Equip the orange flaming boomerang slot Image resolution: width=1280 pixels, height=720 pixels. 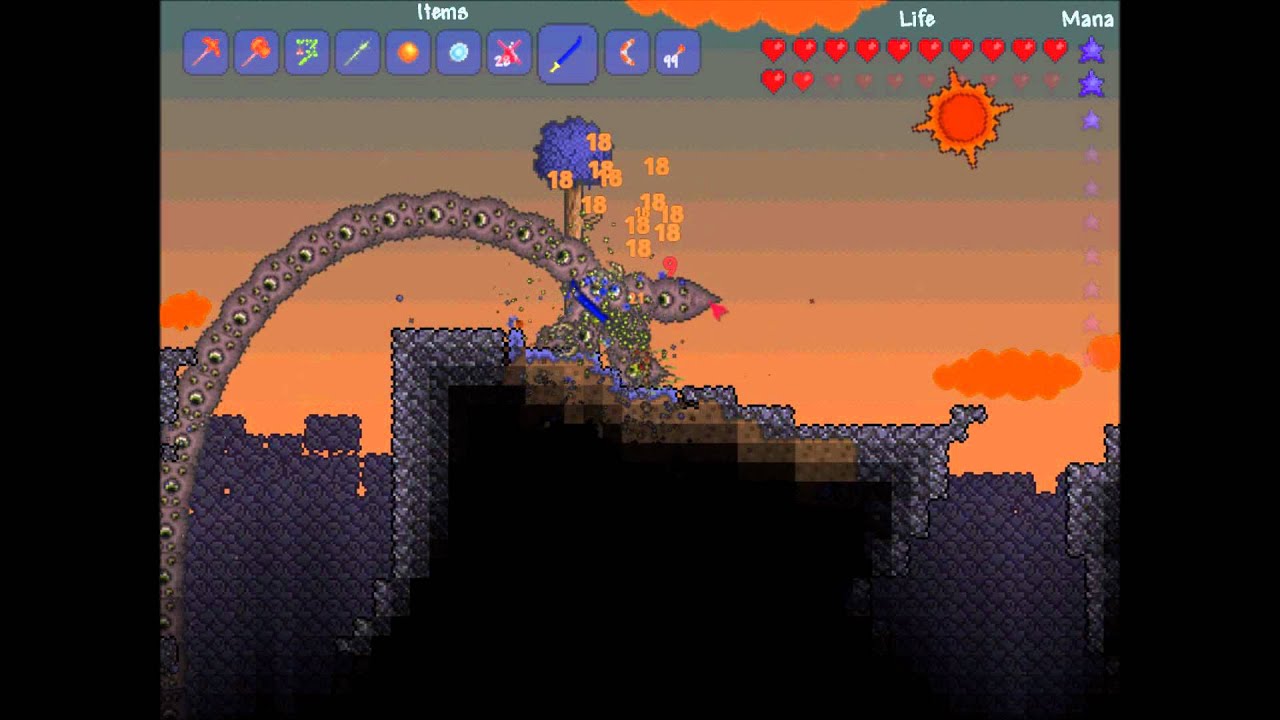click(627, 52)
